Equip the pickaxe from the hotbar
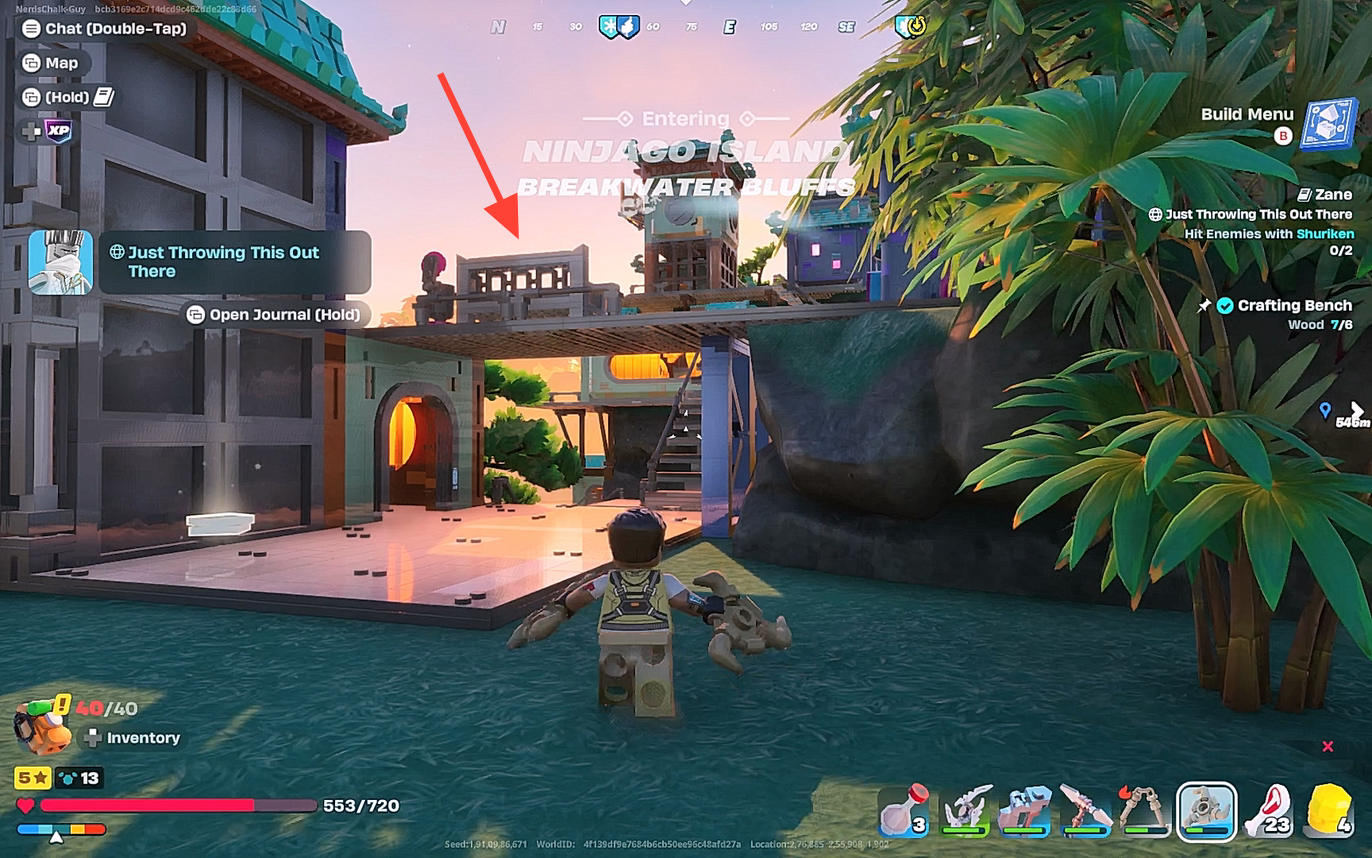 [1085, 809]
